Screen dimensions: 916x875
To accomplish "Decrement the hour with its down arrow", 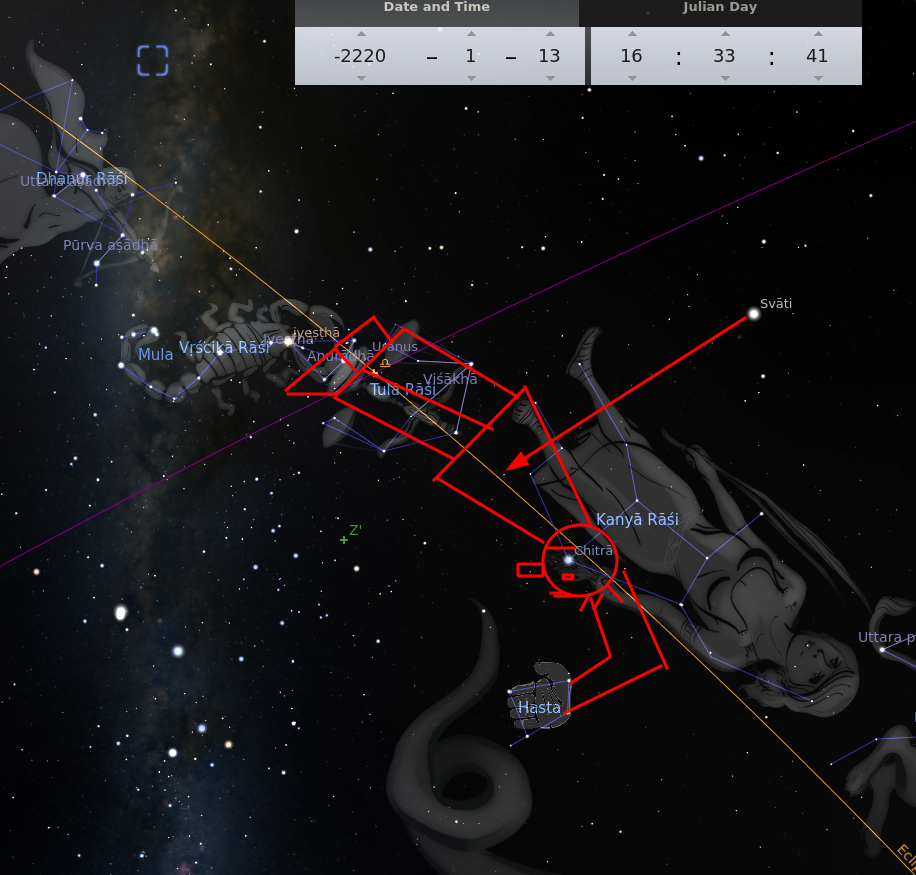I will pyautogui.click(x=631, y=78).
